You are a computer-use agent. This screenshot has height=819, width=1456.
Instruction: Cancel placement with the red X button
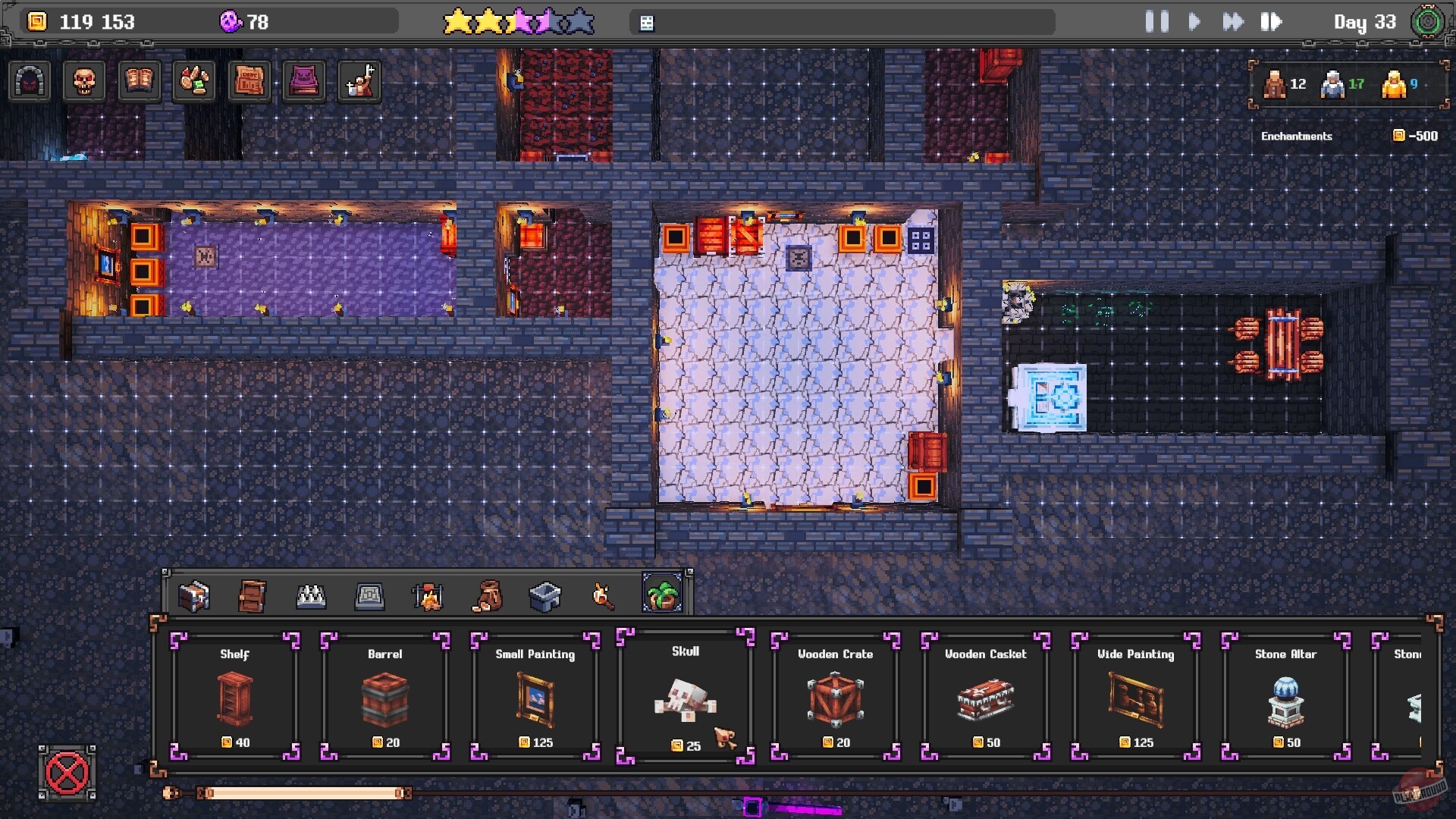(67, 774)
